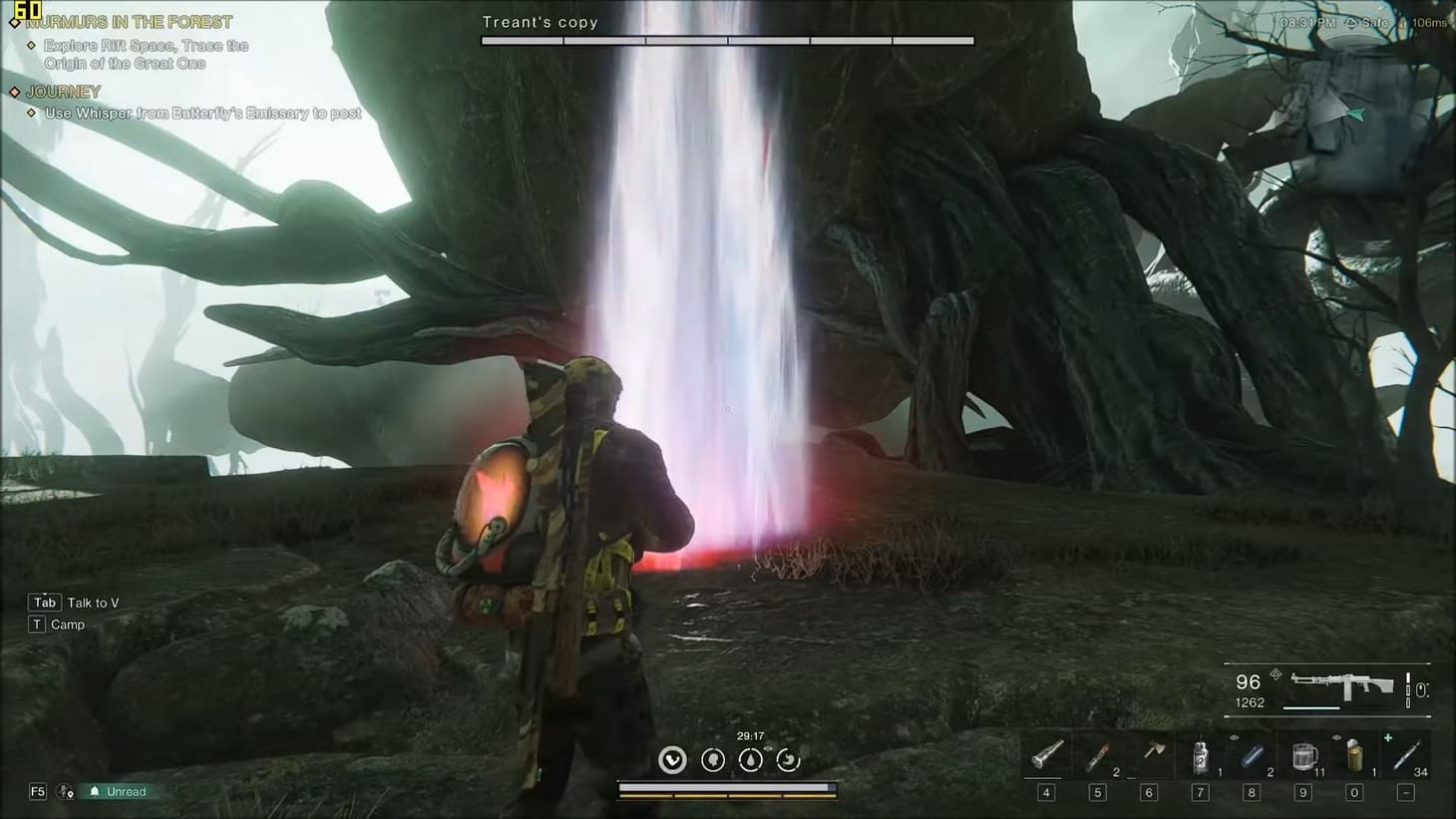Check the sanity head status icon

[x=712, y=759]
